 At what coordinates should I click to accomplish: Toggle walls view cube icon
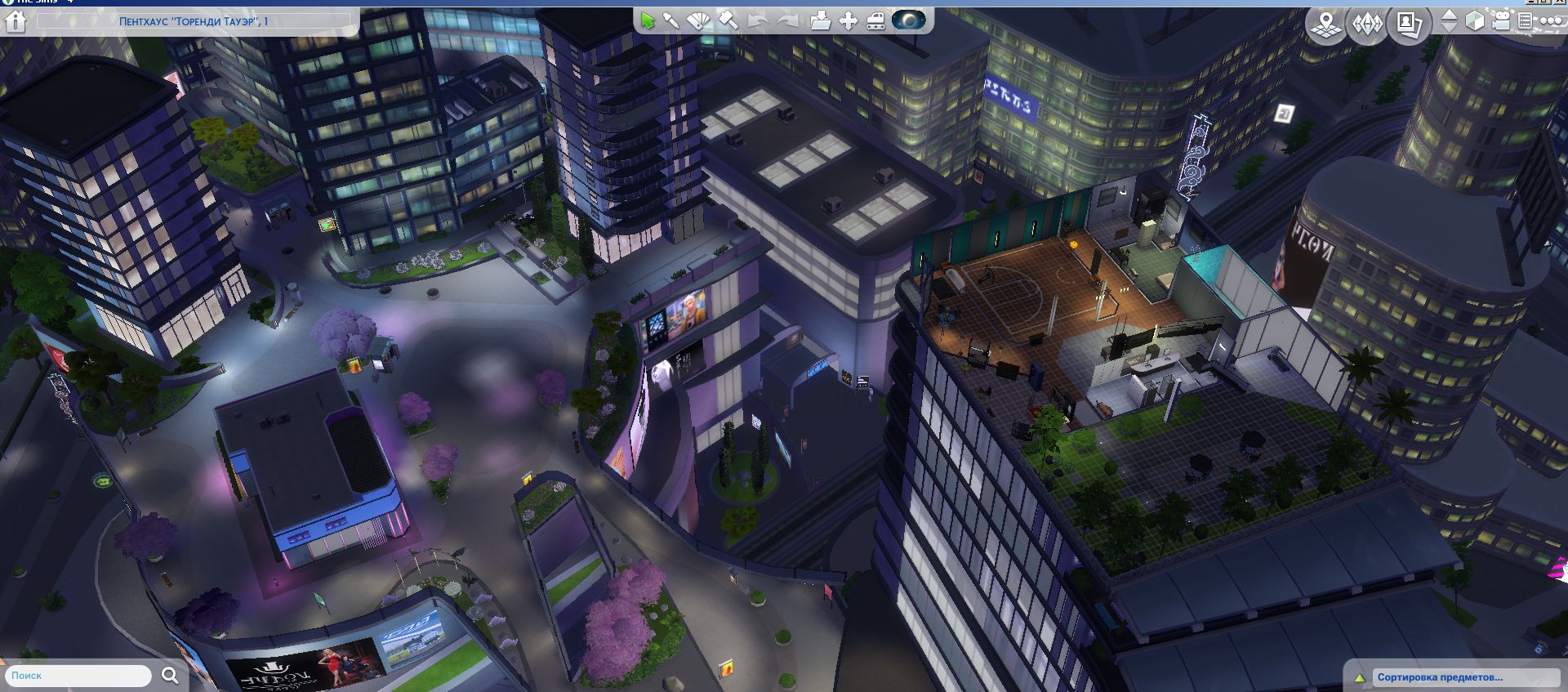point(1475,21)
